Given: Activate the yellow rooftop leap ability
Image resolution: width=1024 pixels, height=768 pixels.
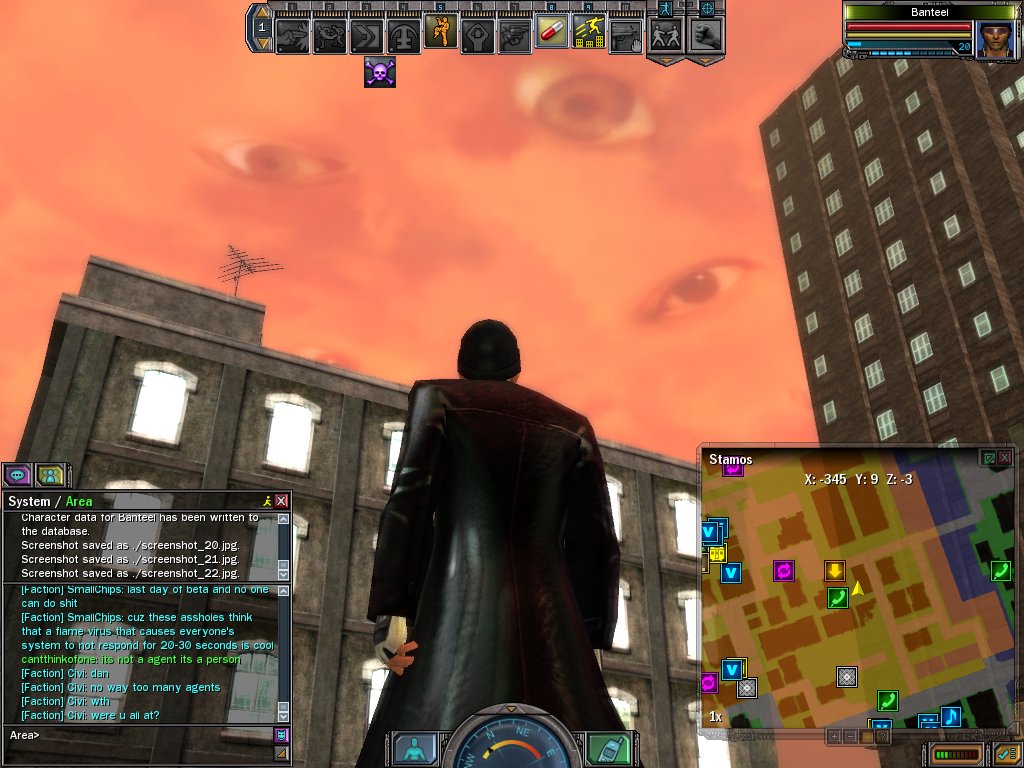Looking at the screenshot, I should [x=588, y=33].
